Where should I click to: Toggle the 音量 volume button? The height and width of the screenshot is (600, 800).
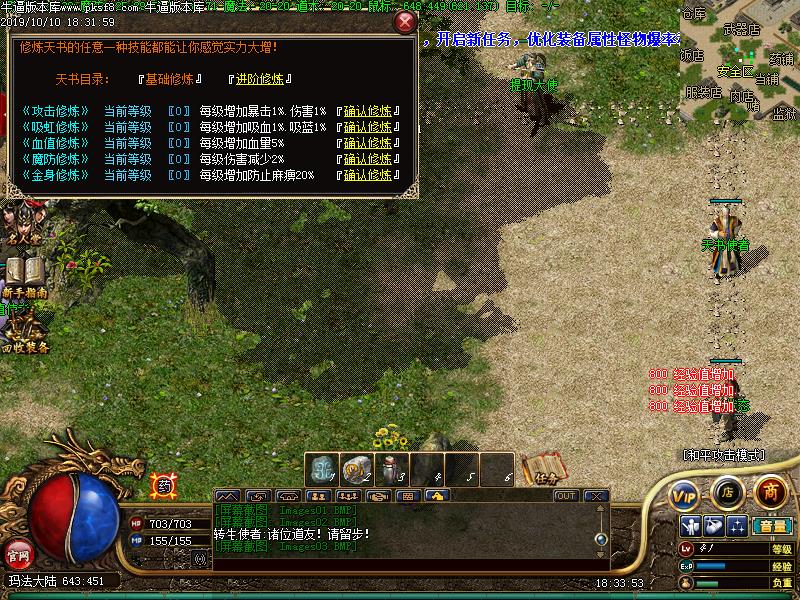[772, 526]
